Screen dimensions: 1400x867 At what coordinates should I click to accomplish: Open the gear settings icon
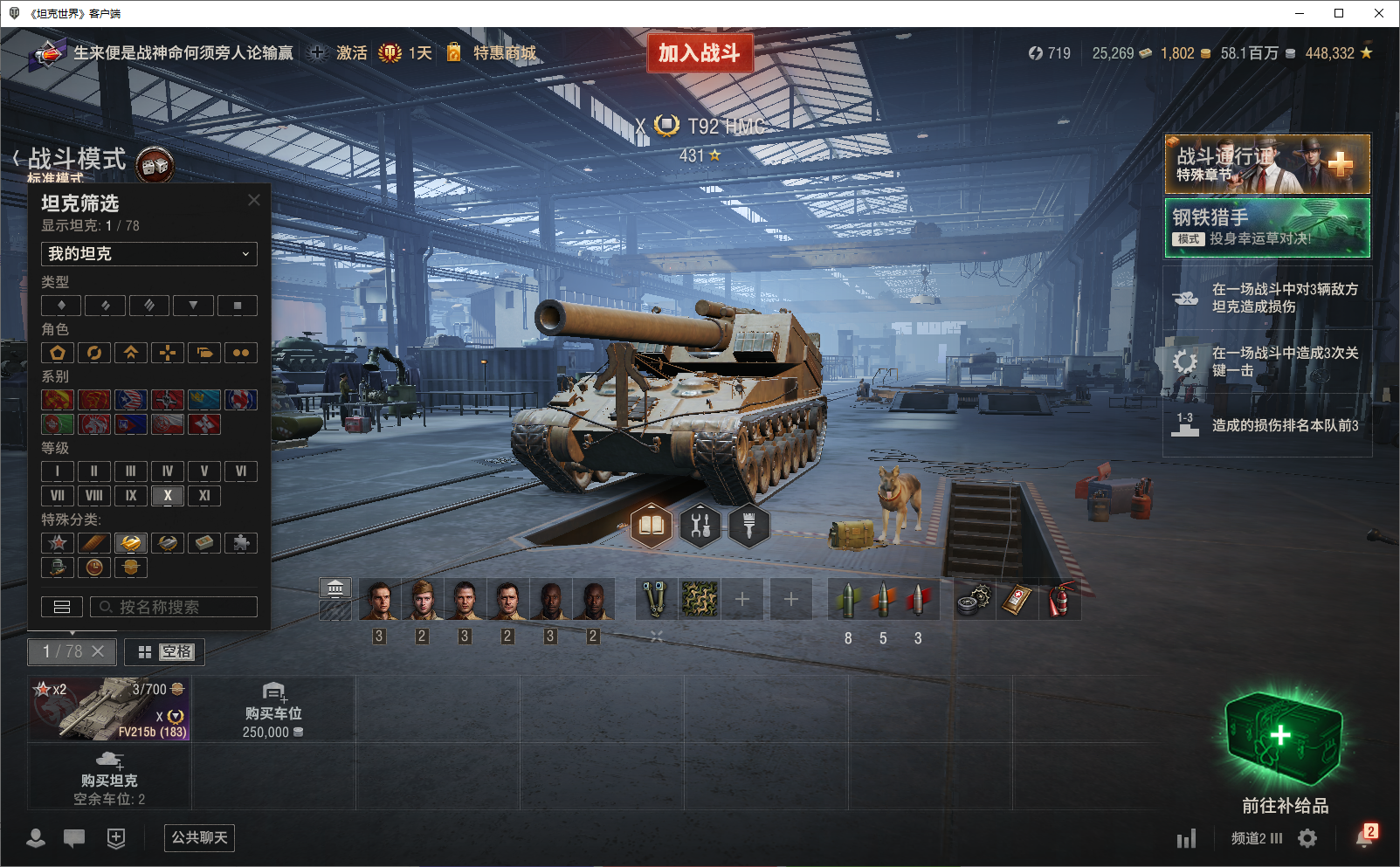pos(1307,838)
